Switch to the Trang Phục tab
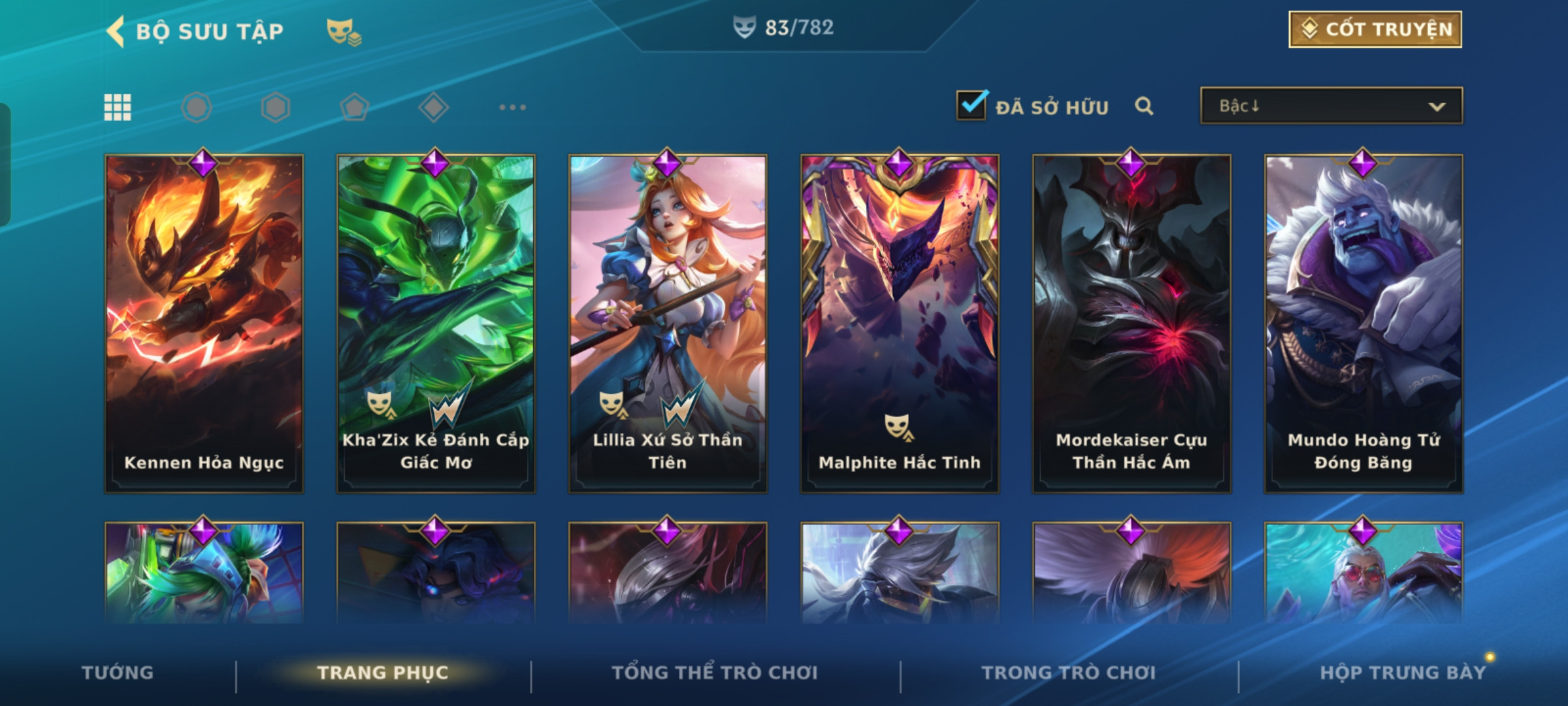The width and height of the screenshot is (1568, 706). coord(383,673)
